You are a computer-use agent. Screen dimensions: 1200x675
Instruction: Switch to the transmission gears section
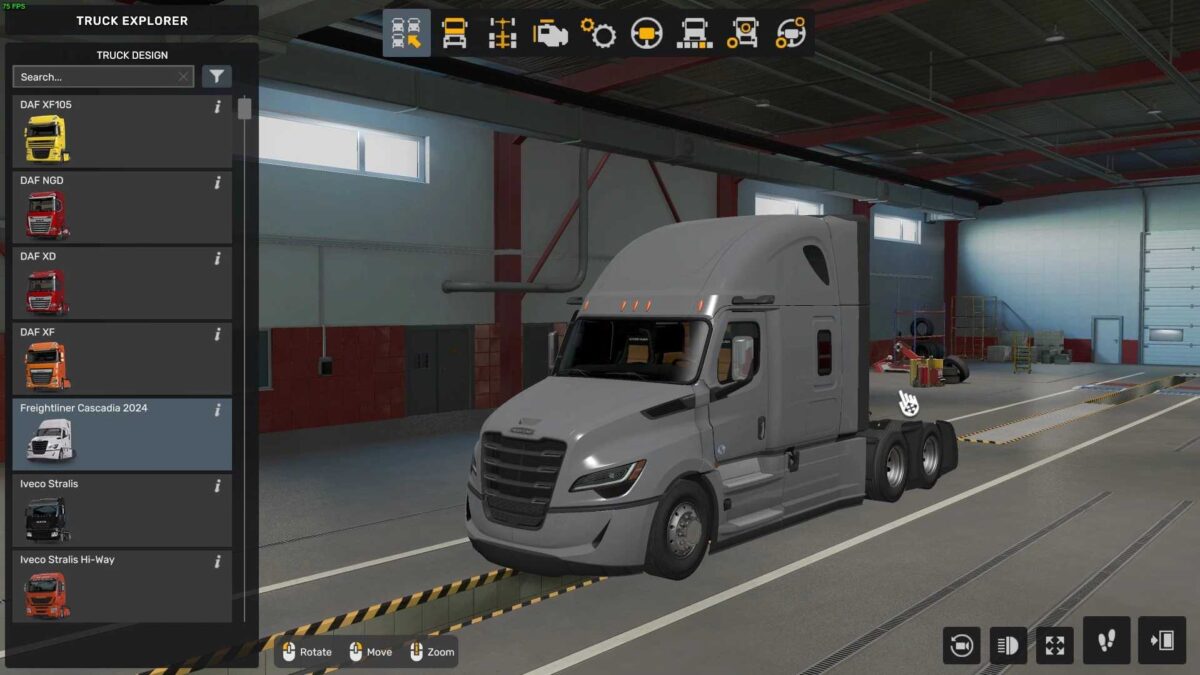click(599, 34)
